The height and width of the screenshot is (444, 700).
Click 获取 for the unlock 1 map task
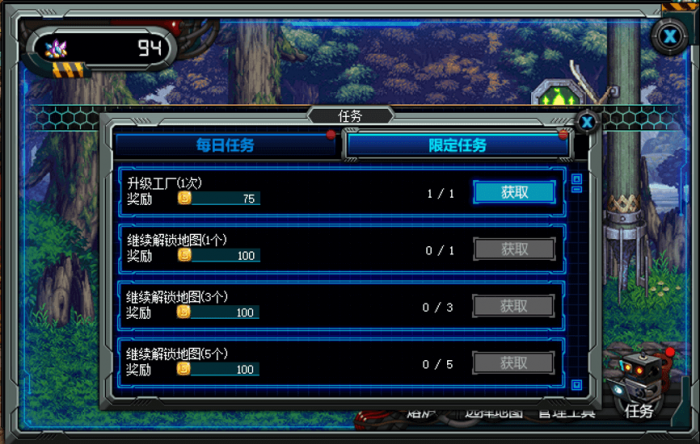[514, 249]
